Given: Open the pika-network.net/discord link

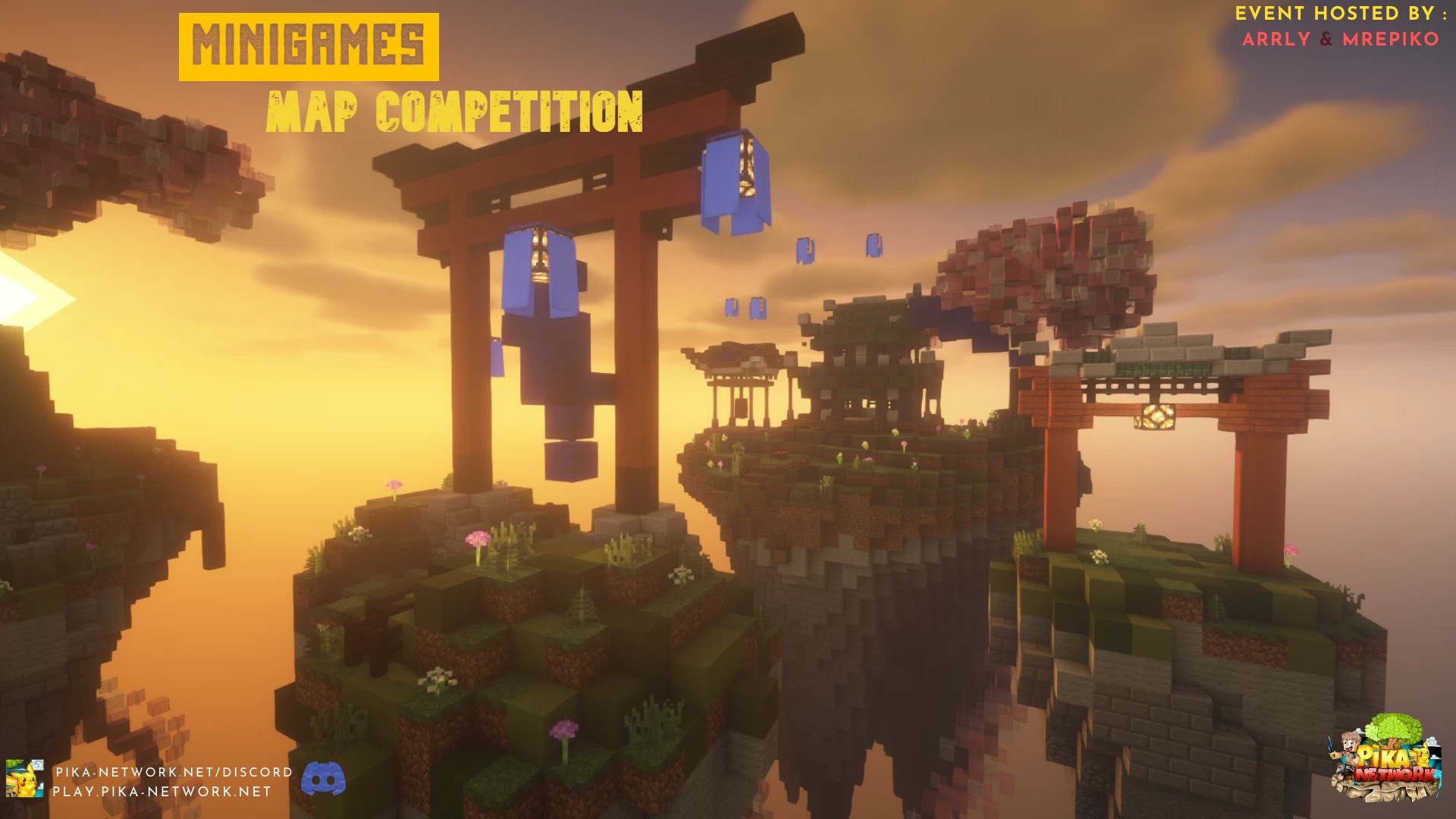Looking at the screenshot, I should 174,772.
